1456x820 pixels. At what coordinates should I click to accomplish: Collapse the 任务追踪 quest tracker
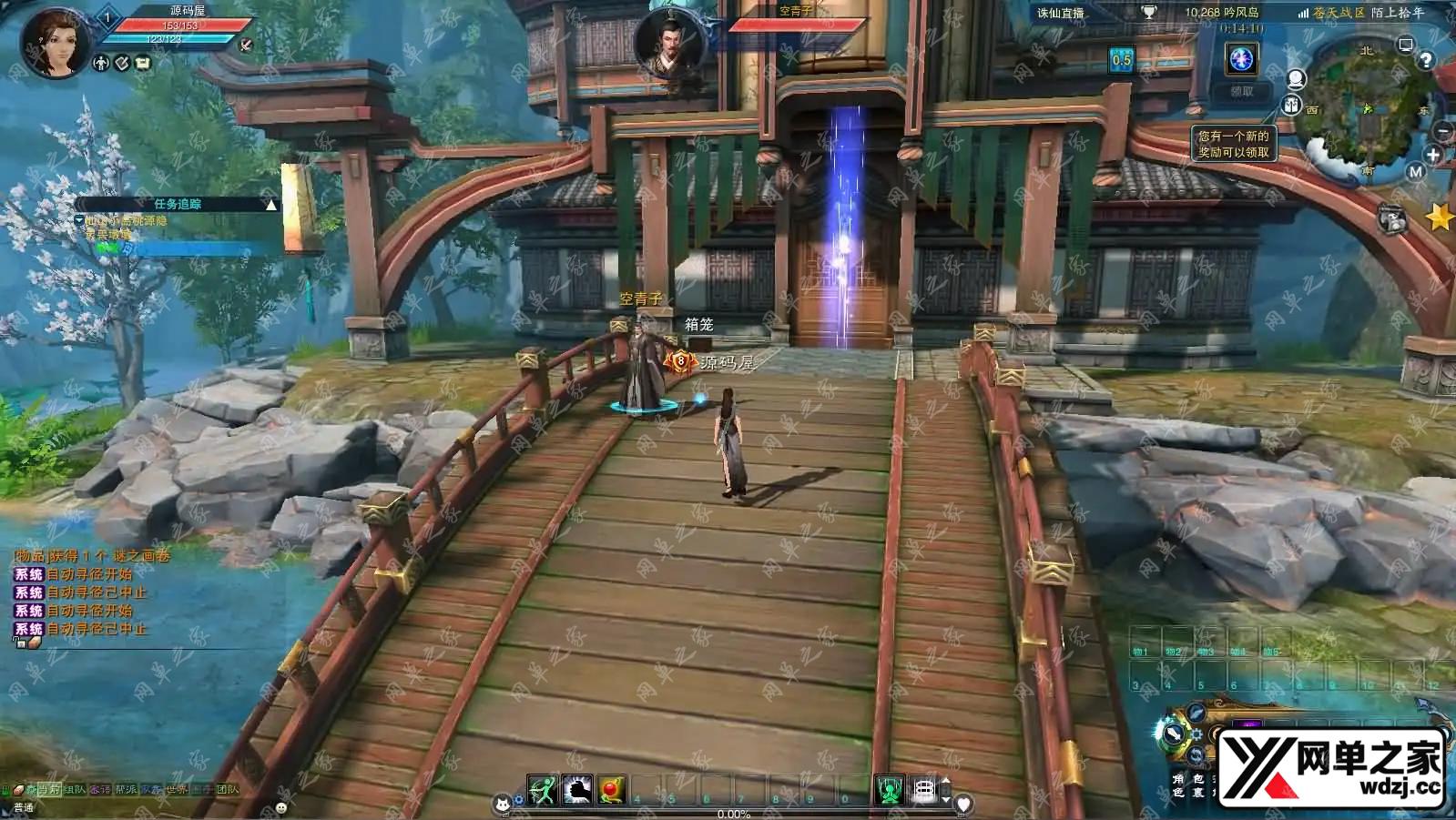pos(270,205)
